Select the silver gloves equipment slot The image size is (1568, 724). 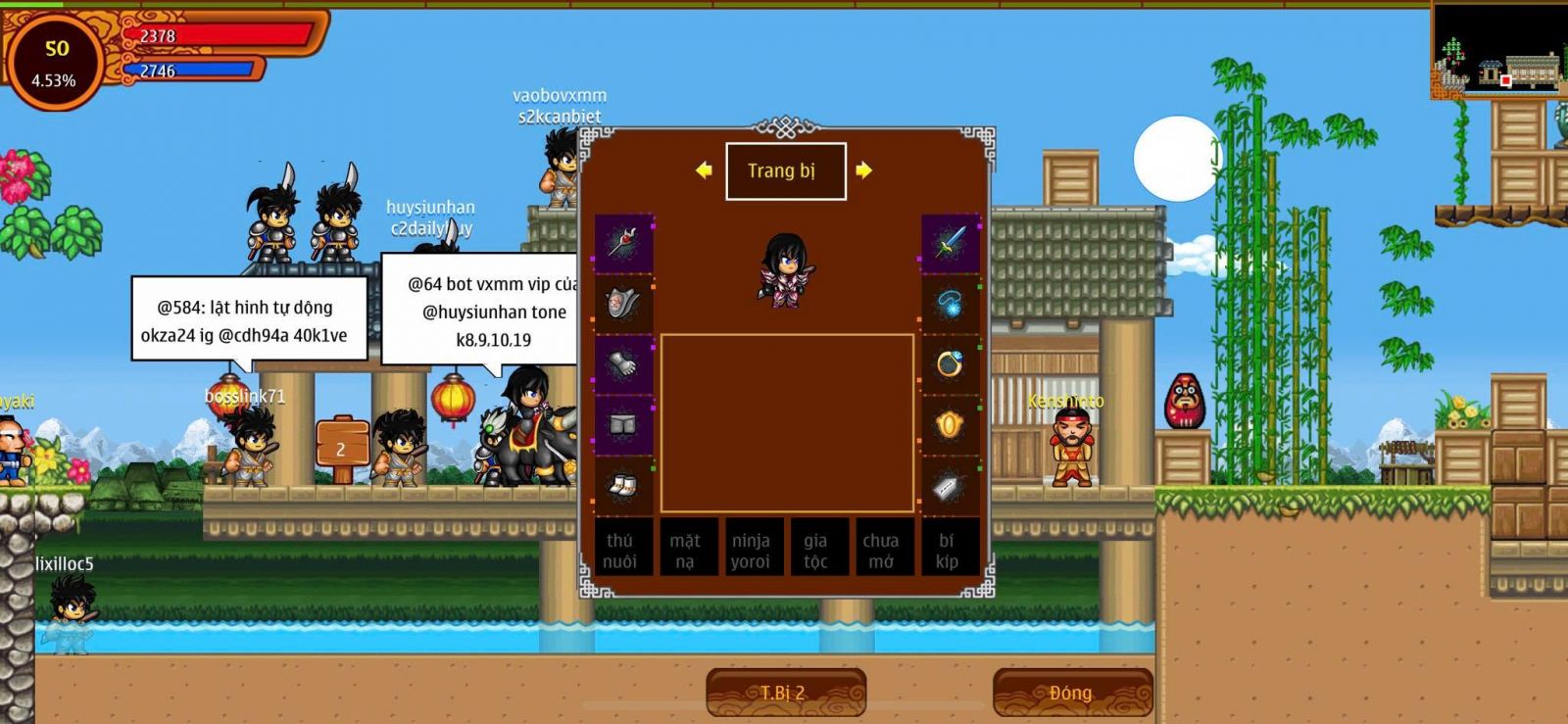623,364
